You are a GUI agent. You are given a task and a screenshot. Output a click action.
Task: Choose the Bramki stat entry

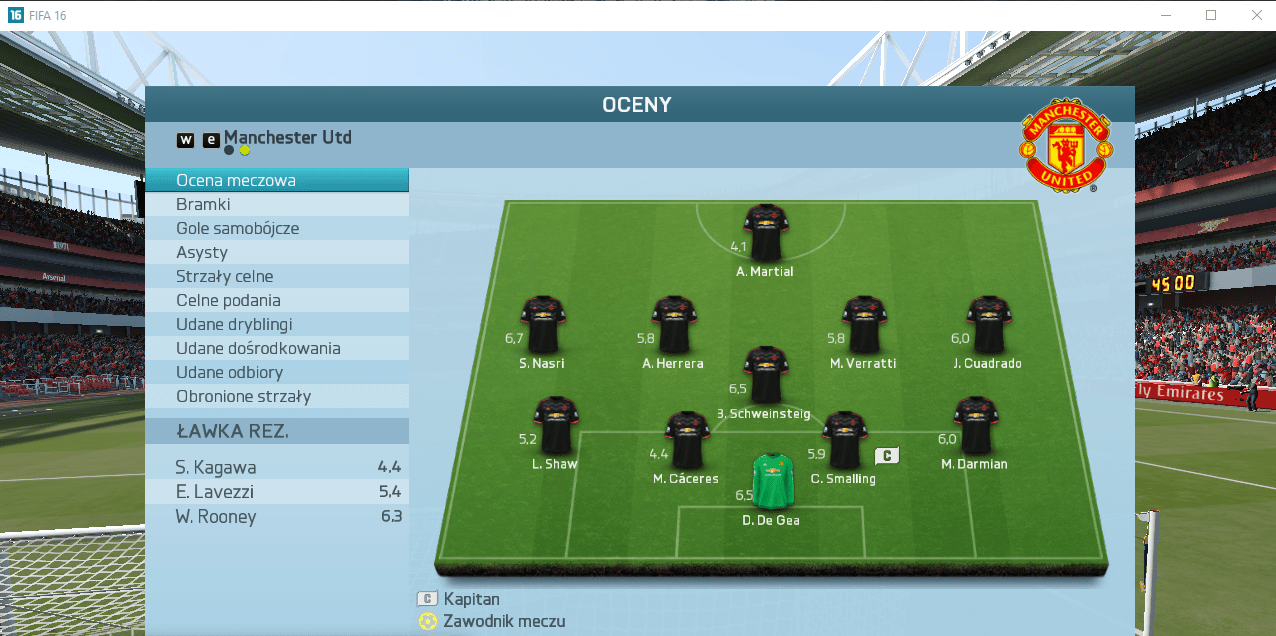pos(277,204)
